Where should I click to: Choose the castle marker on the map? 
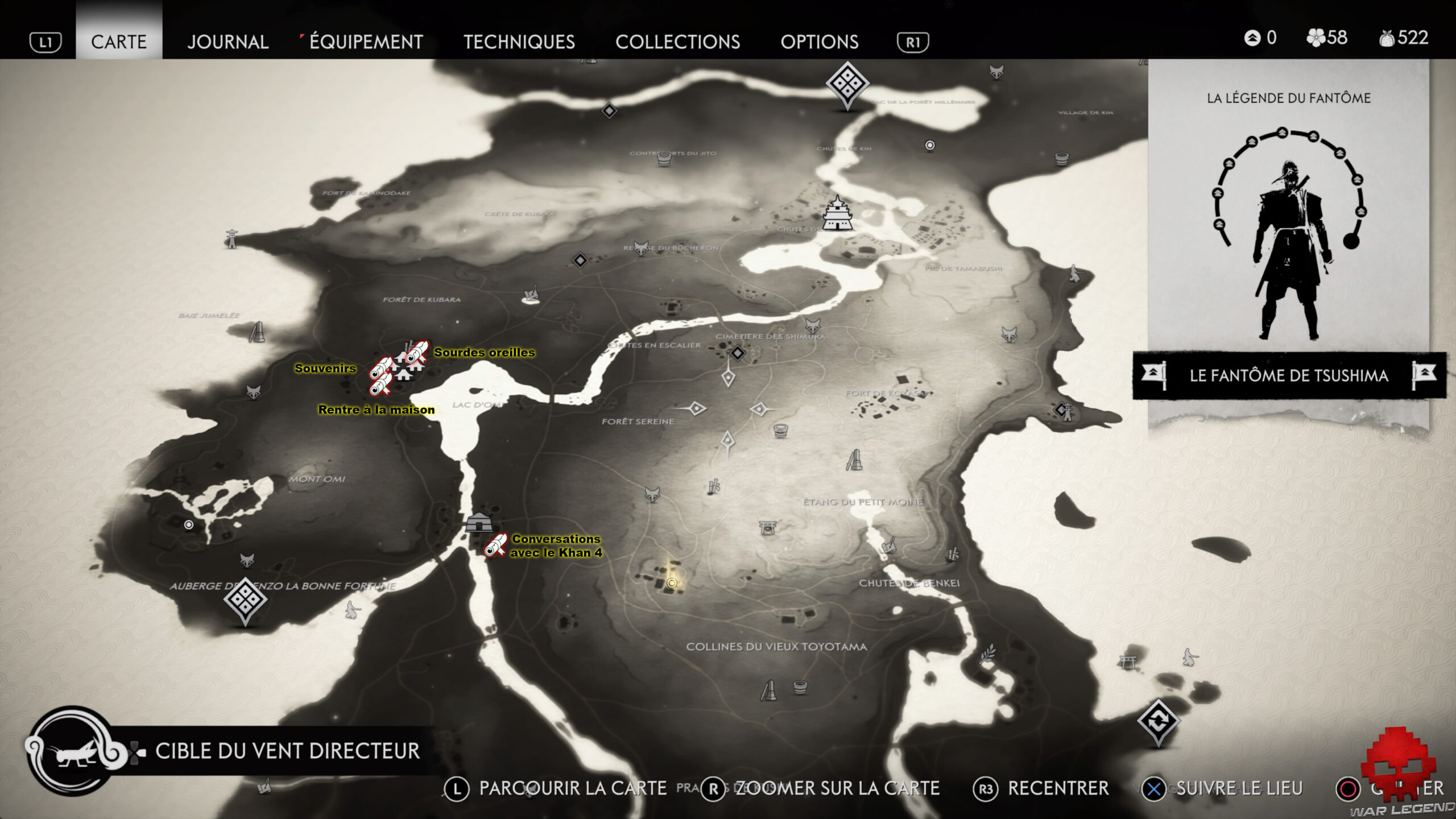pyautogui.click(x=837, y=213)
